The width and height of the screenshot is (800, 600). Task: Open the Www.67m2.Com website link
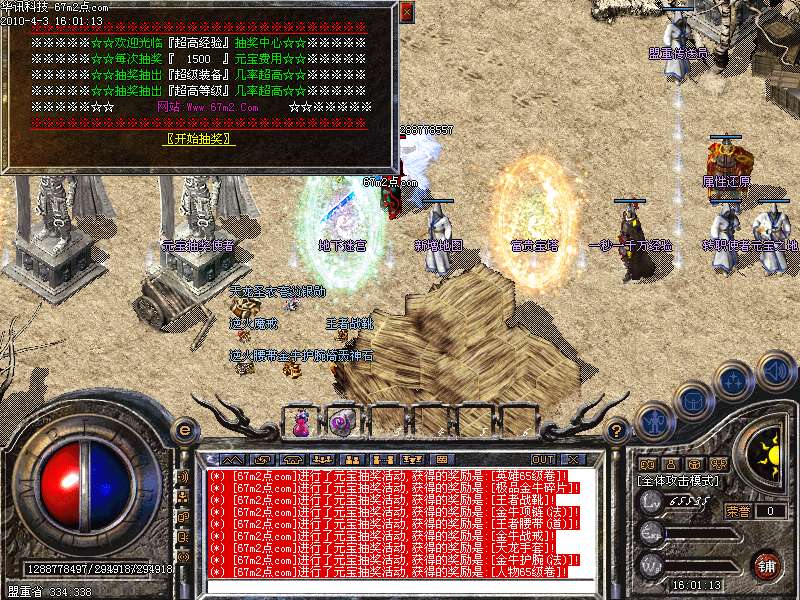[x=208, y=107]
